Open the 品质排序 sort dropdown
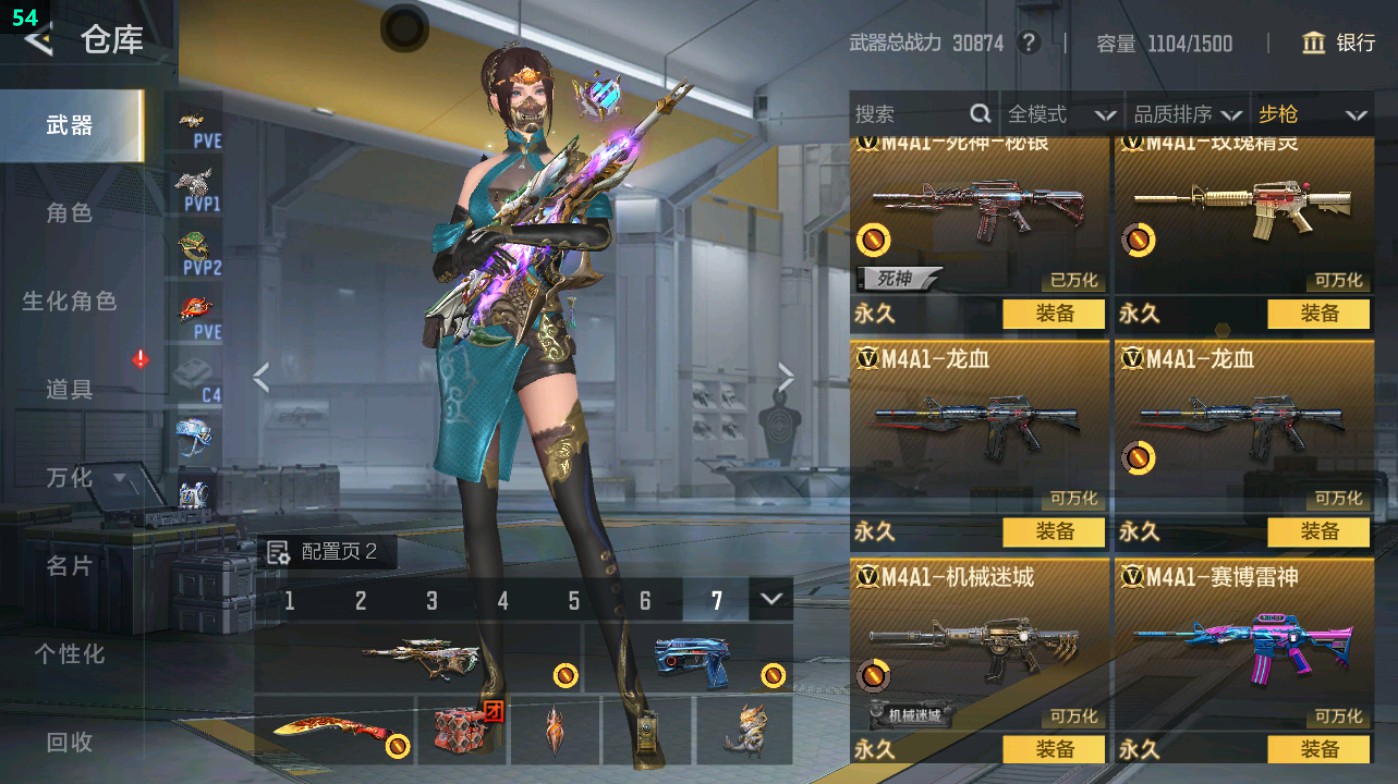The image size is (1398, 784). (x=1186, y=115)
